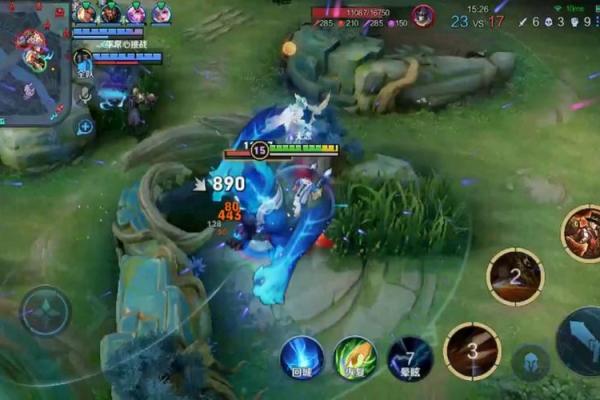Tap the team voice channel (全队) button
600x400 pixels.
pyautogui.click(x=84, y=66)
